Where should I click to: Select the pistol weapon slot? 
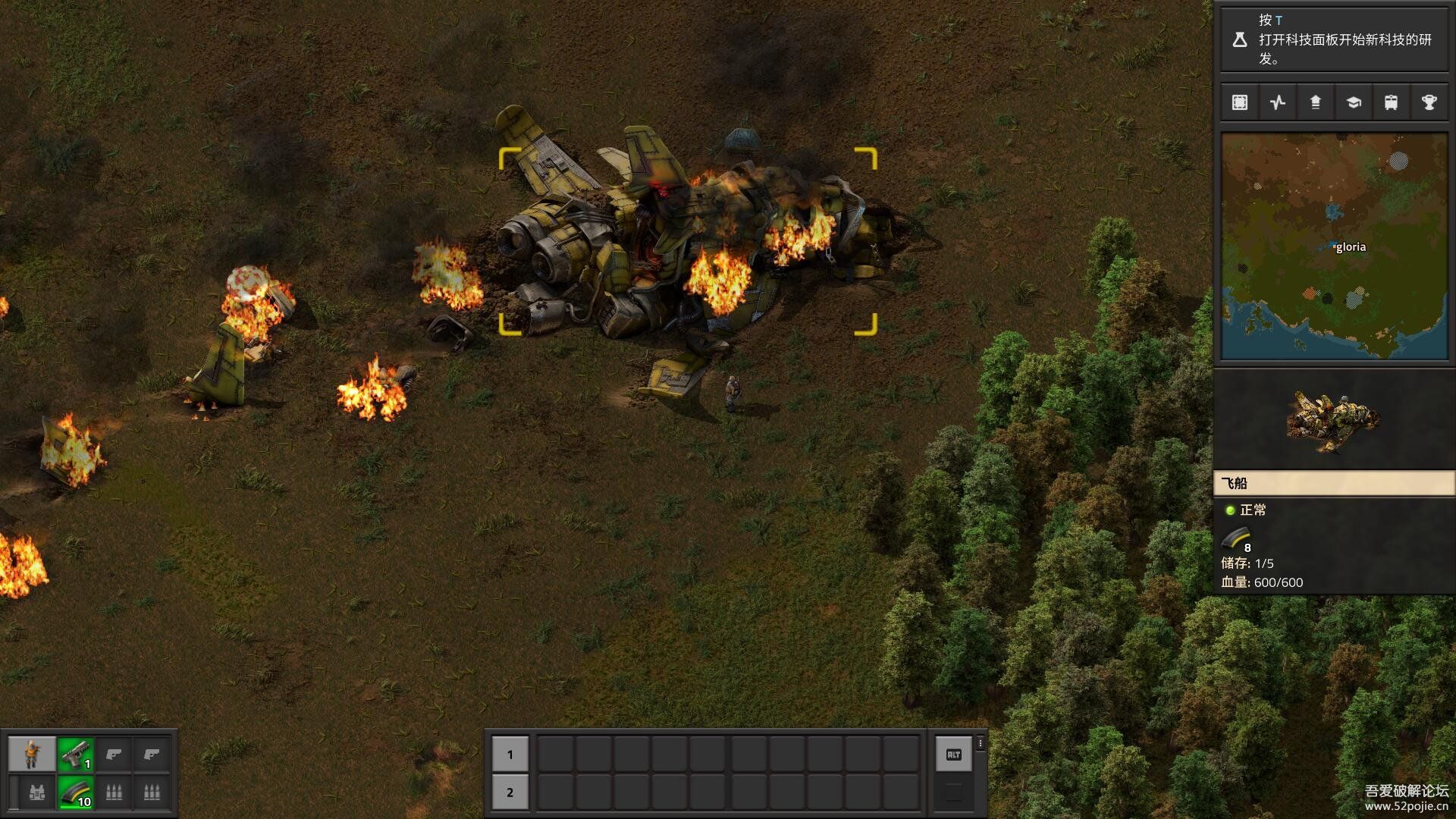(x=75, y=754)
